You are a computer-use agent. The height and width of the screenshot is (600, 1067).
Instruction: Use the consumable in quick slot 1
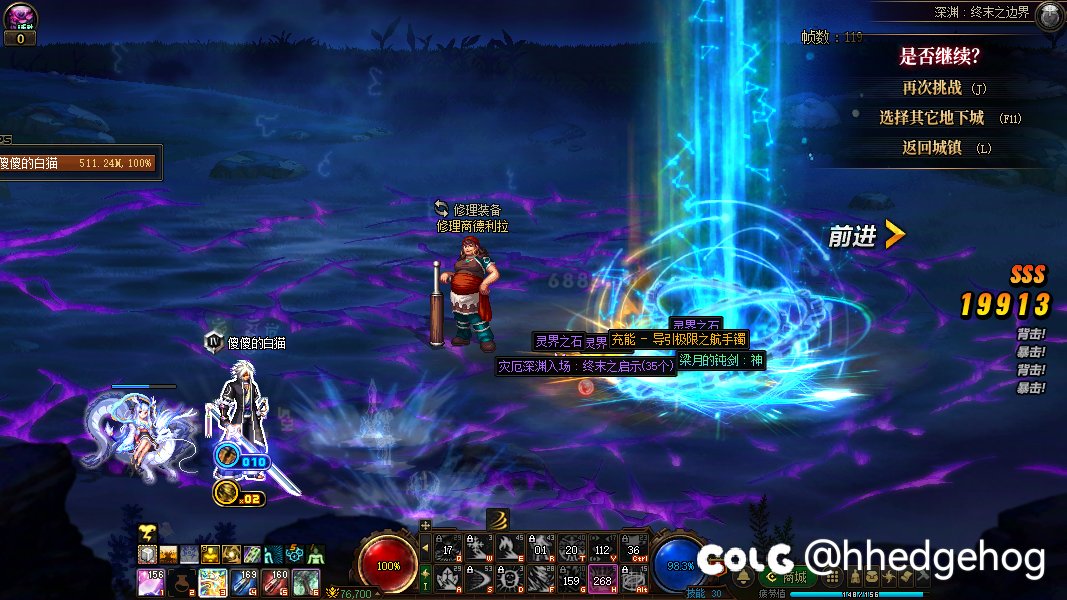[150, 582]
